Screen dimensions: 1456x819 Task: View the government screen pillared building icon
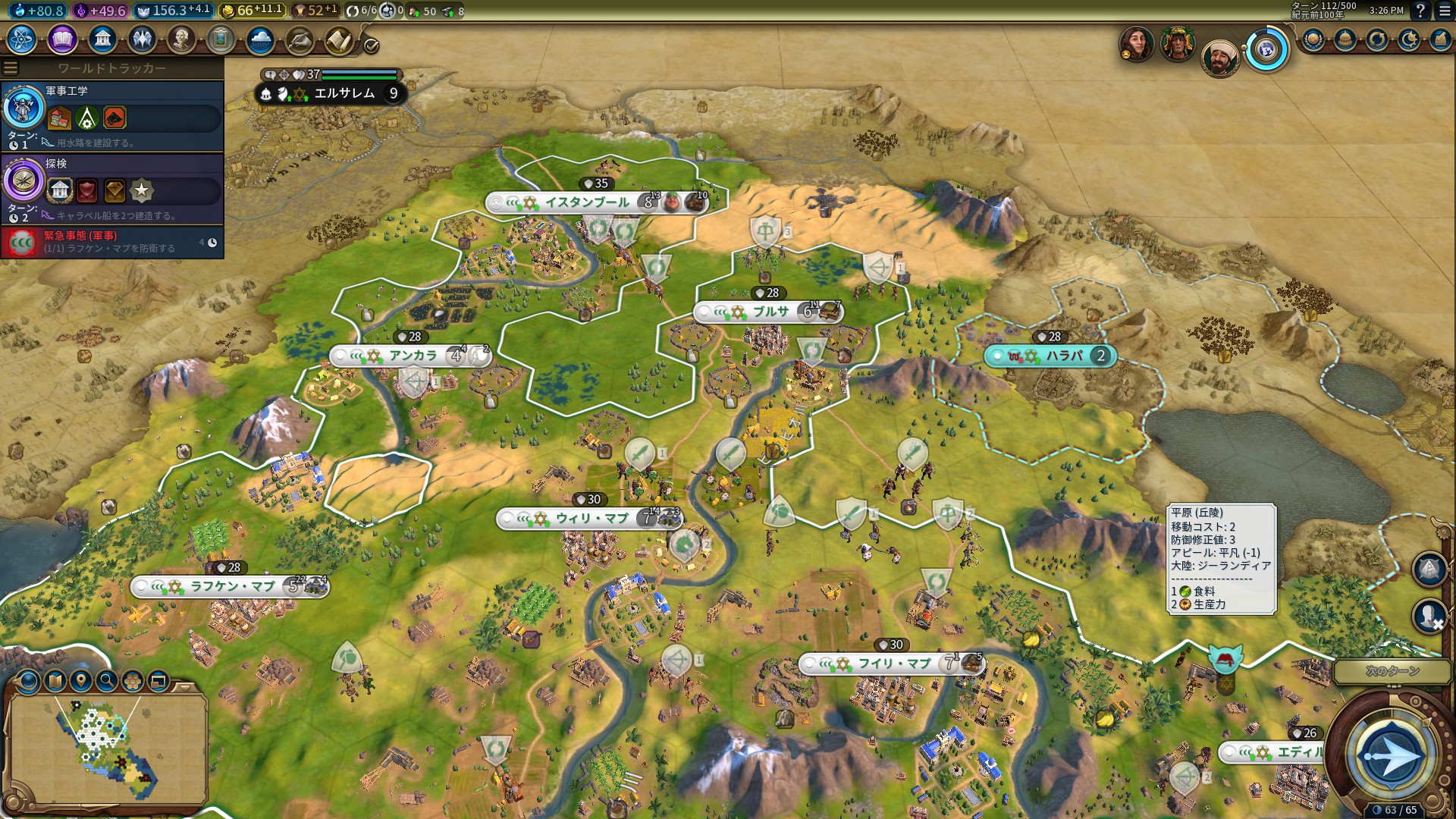102,39
